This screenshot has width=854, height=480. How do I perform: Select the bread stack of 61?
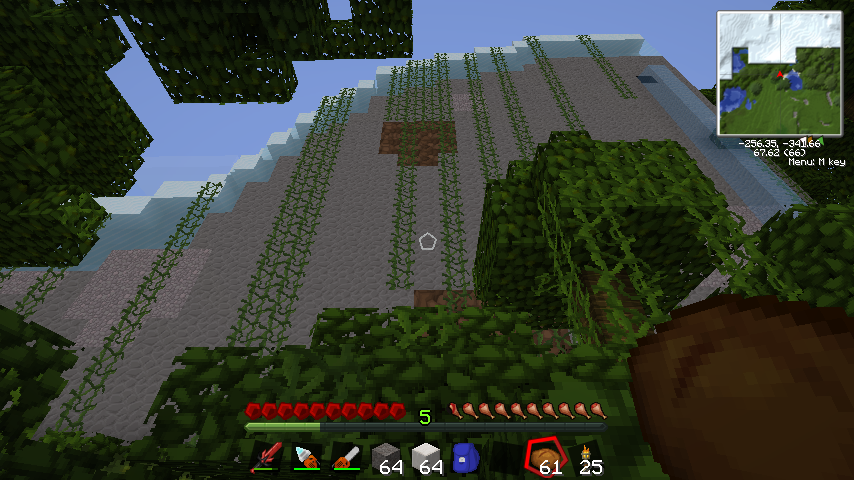click(x=547, y=458)
